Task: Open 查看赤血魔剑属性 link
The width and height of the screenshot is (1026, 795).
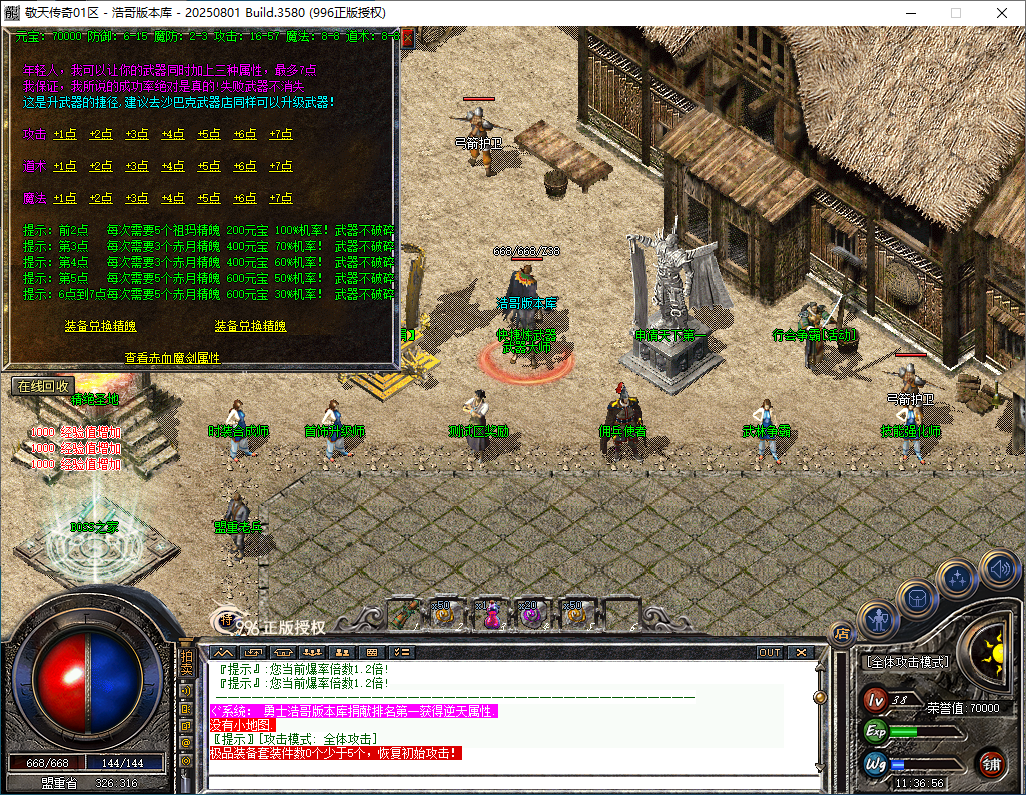Action: pos(172,357)
